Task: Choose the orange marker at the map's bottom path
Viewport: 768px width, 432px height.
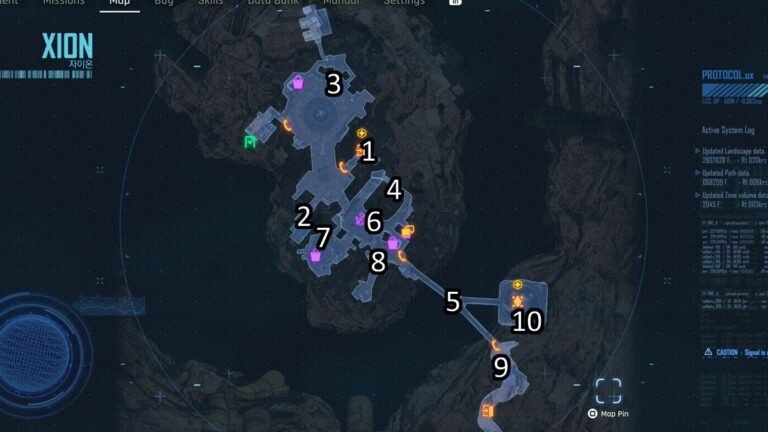Action: coord(488,411)
